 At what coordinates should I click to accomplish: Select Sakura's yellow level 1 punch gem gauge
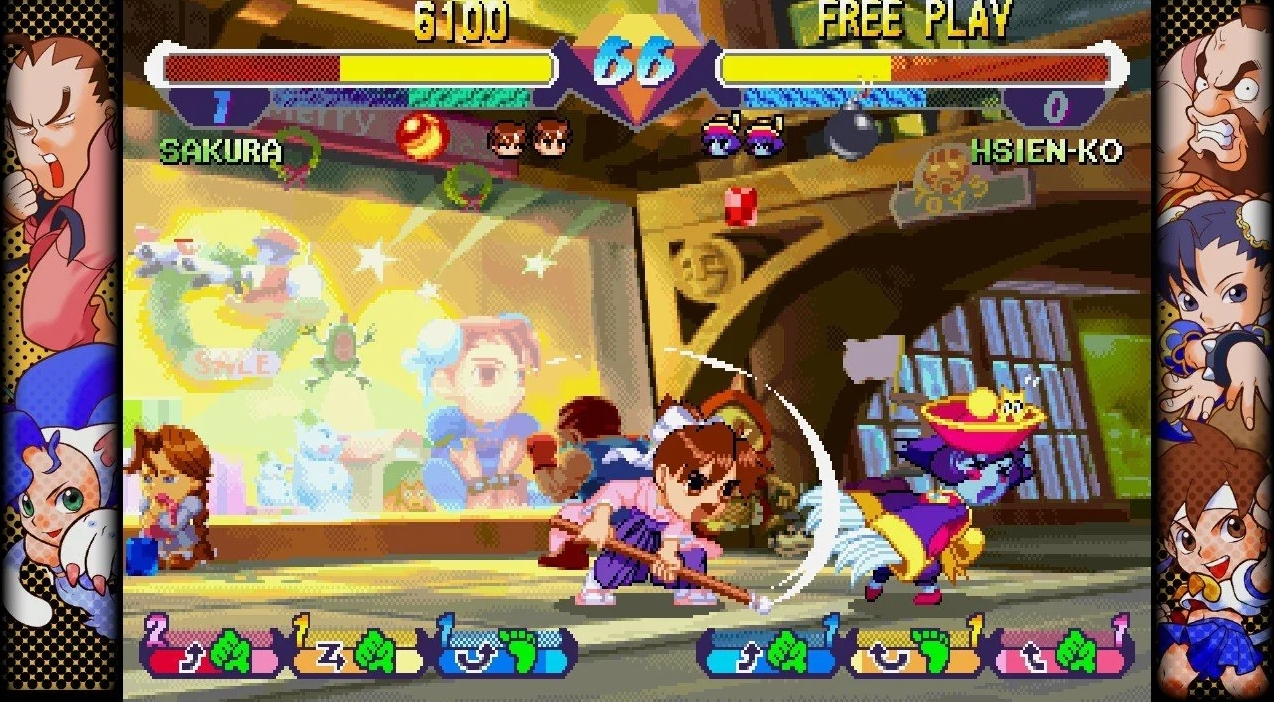click(358, 651)
